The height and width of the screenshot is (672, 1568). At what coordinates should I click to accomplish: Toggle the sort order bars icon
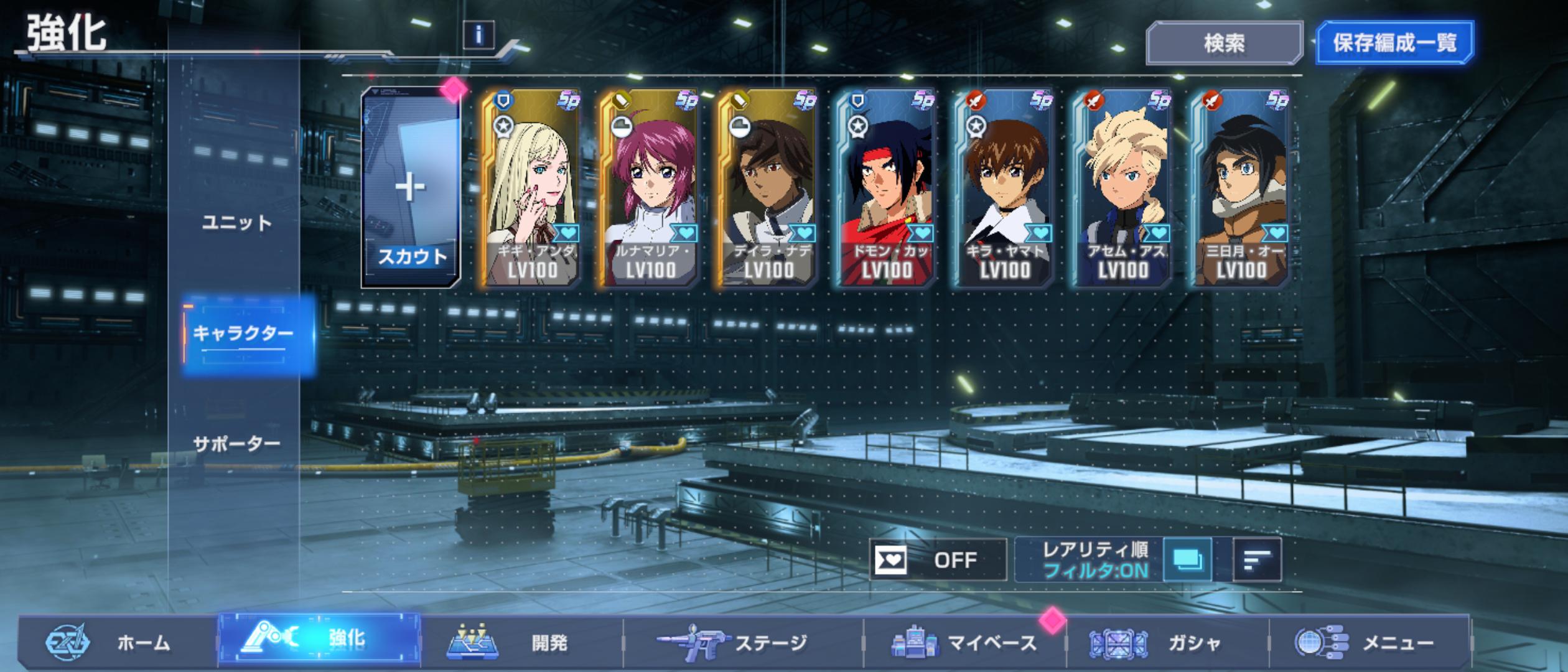(1256, 560)
